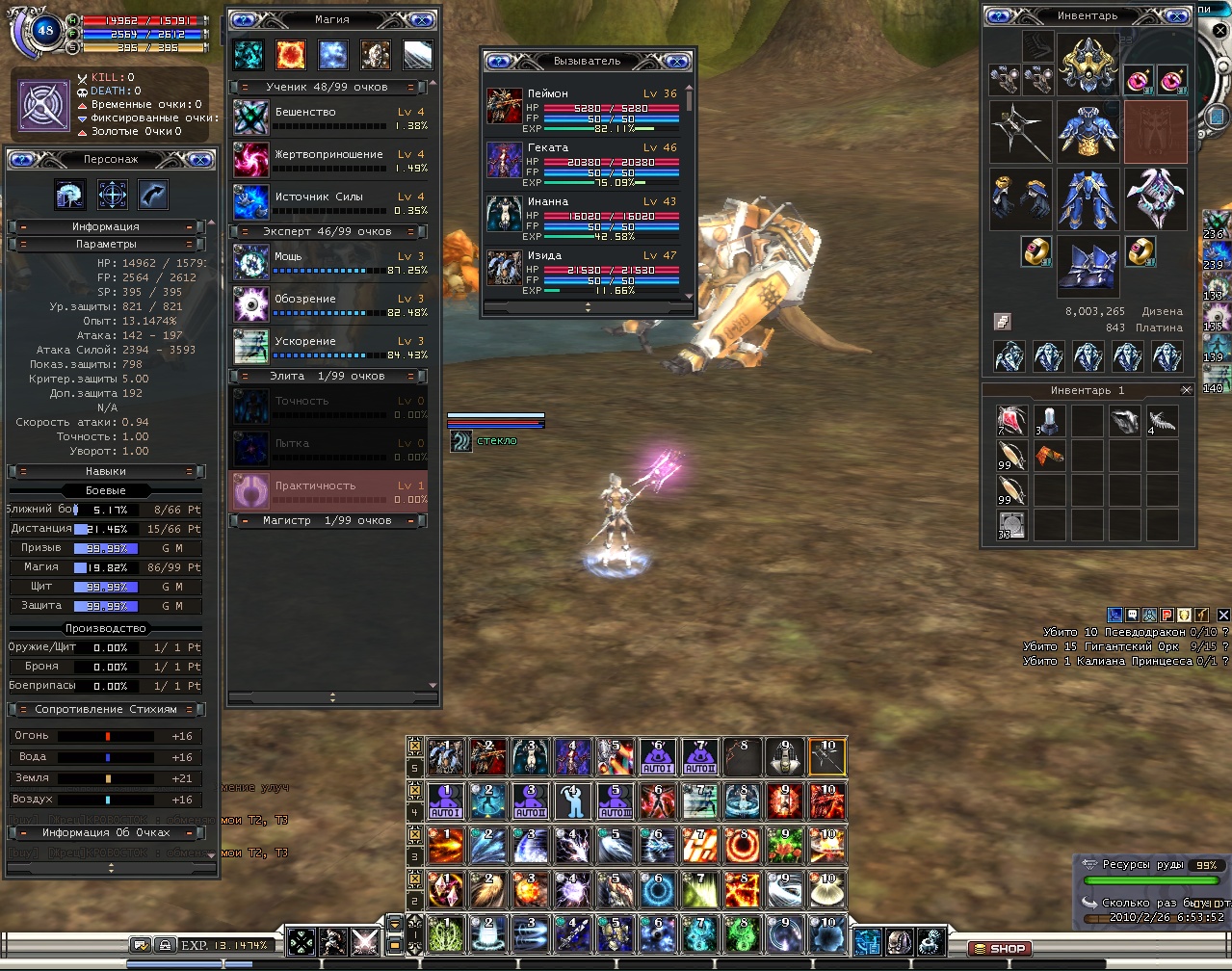Viewport: 1232px width, 971px height.
Task: Click the Обозрение skill row
Action: pos(329,305)
